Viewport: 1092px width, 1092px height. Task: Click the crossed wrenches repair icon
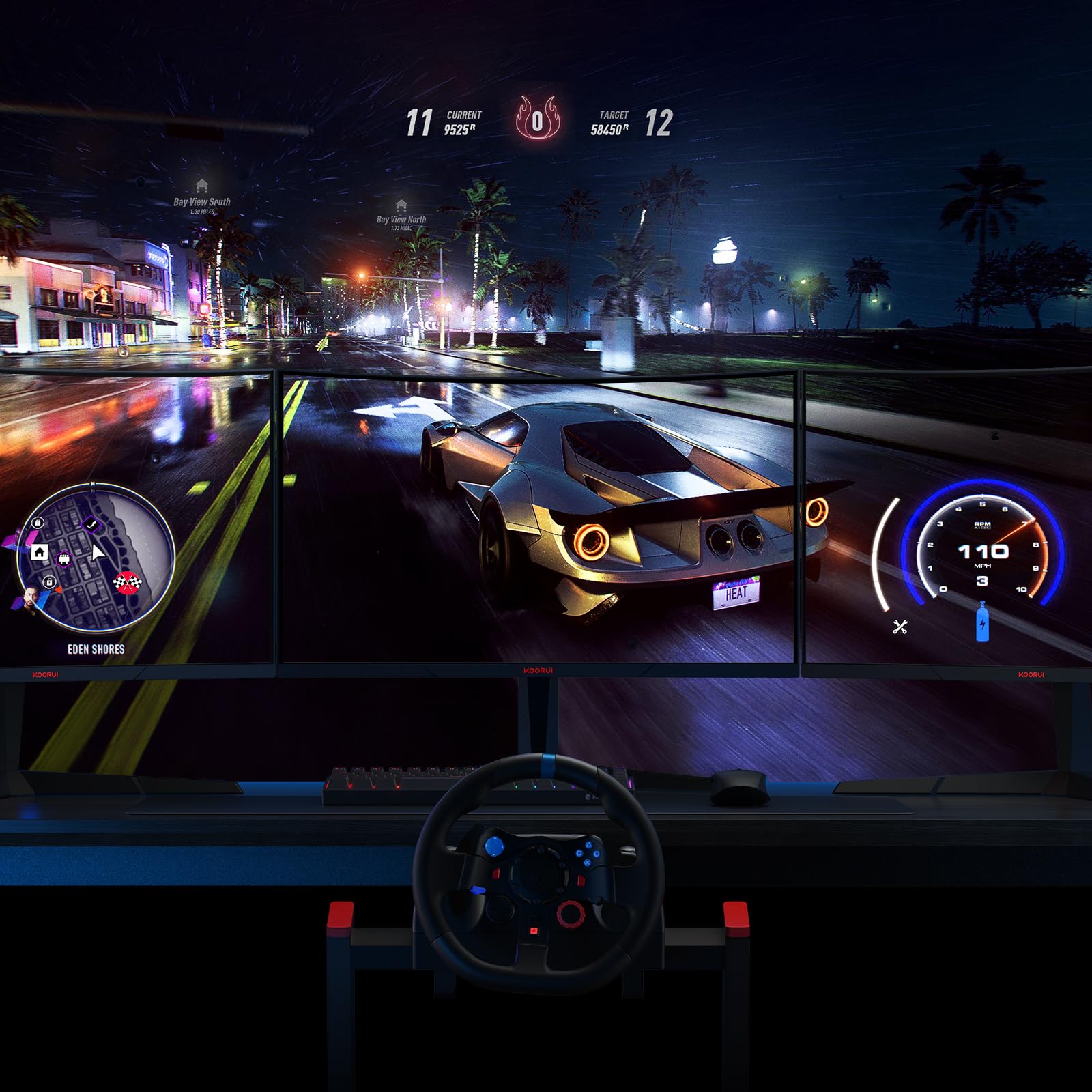(900, 627)
